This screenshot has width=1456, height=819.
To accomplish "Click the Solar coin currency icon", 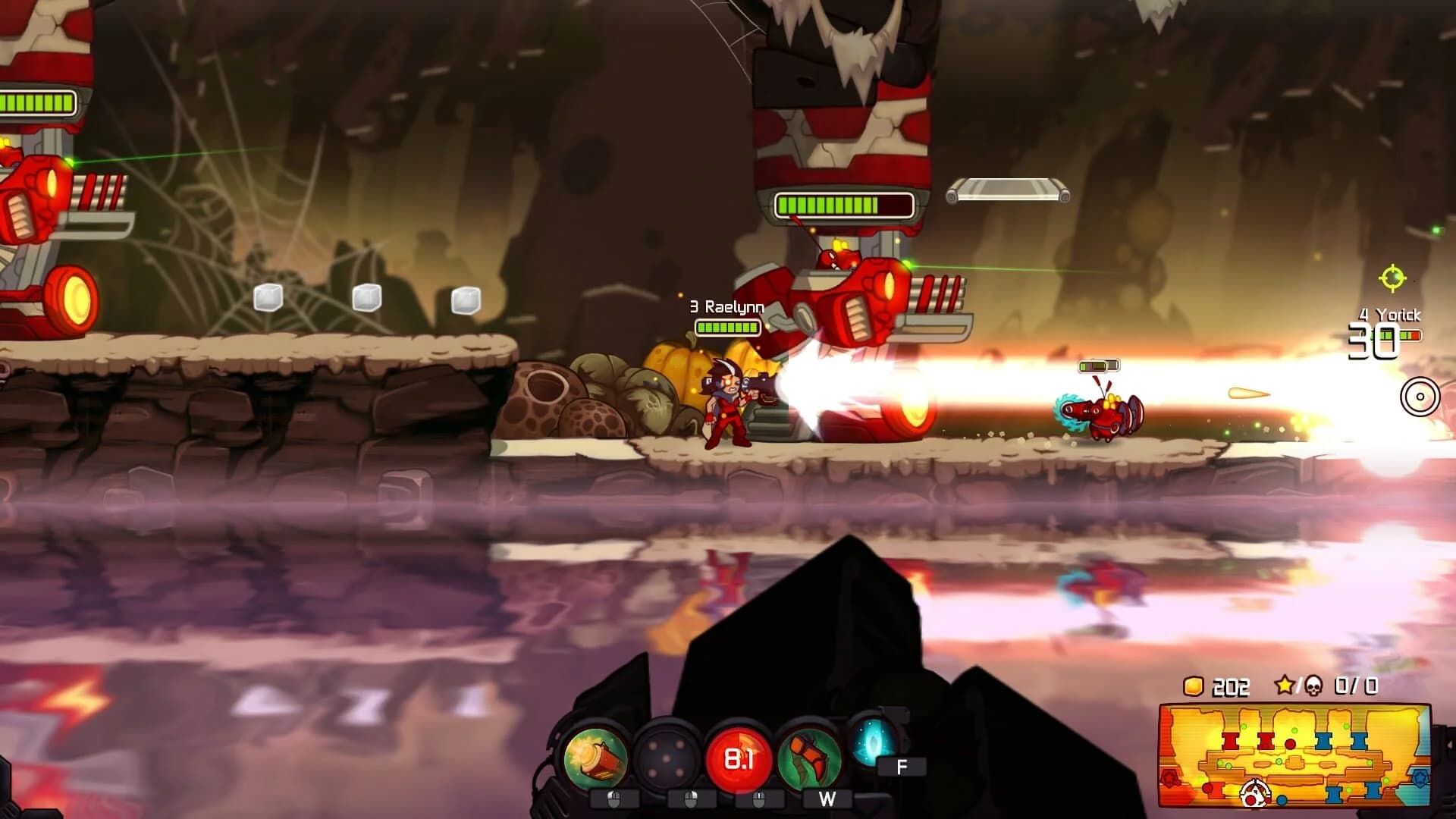I will (1192, 686).
